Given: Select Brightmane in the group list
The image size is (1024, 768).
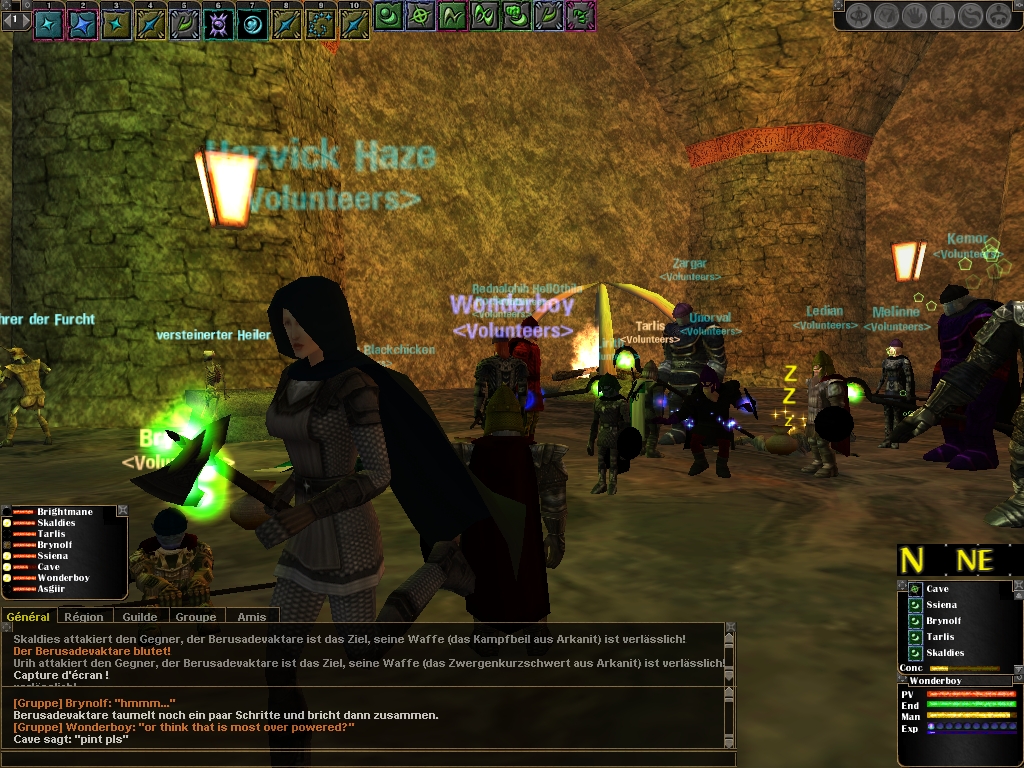Looking at the screenshot, I should [x=64, y=512].
